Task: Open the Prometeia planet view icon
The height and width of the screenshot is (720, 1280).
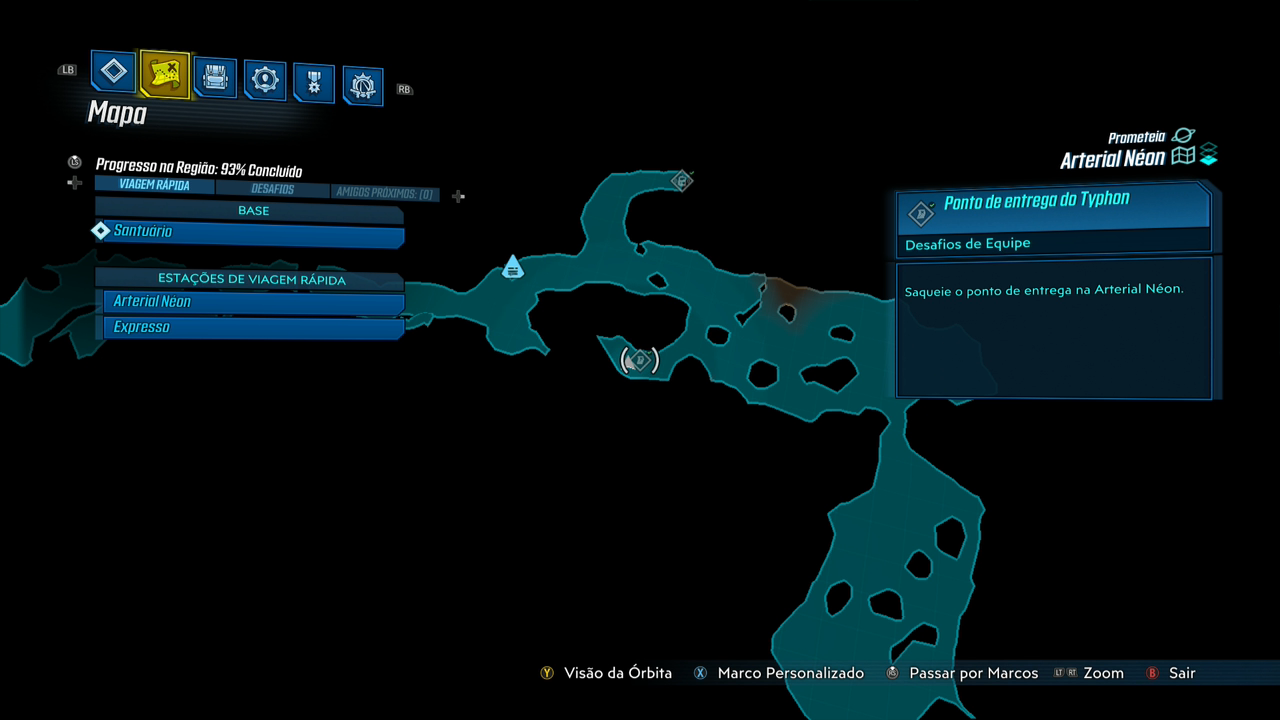Action: click(x=1184, y=135)
